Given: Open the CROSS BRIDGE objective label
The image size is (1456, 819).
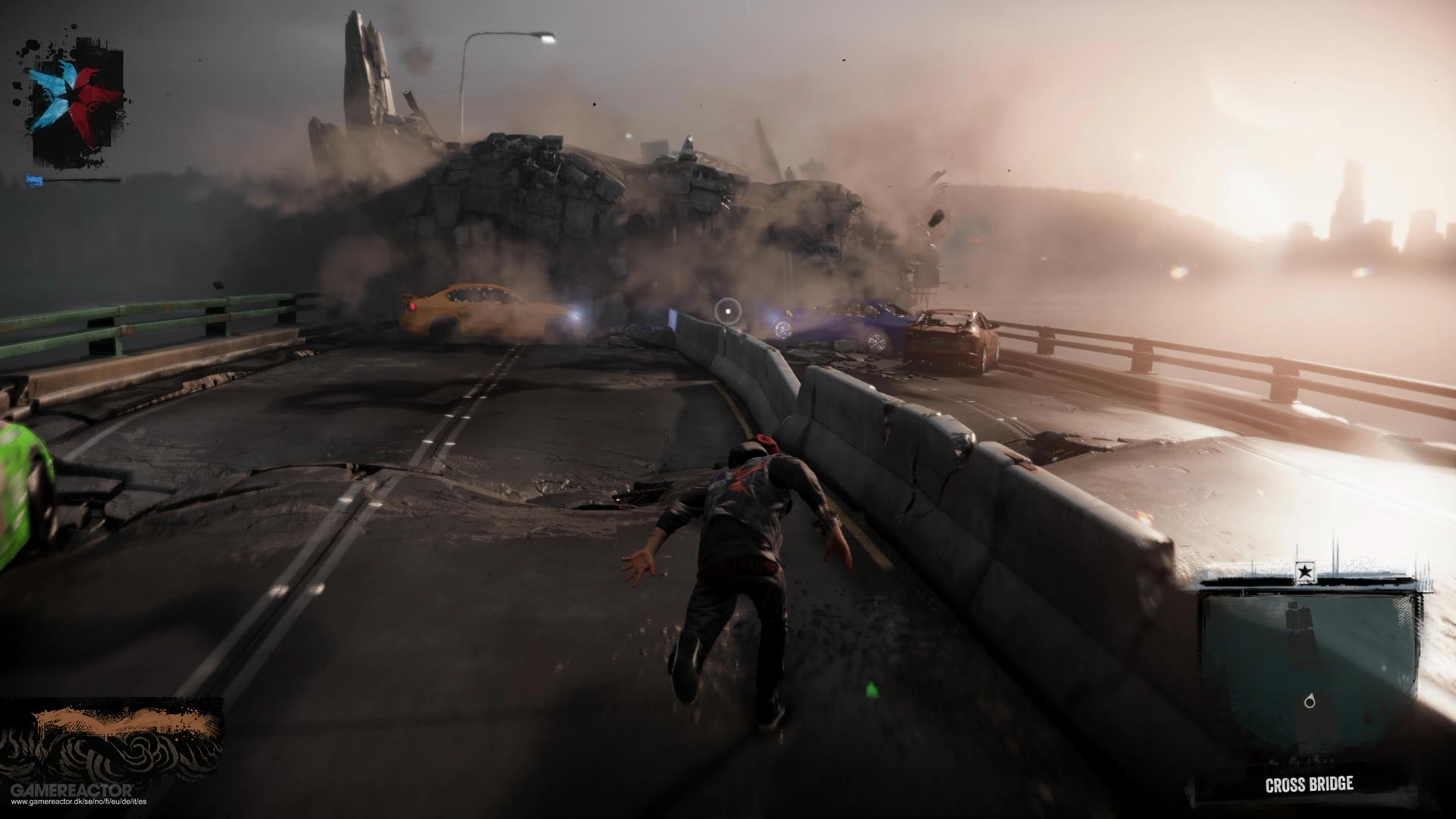Looking at the screenshot, I should pos(1310,783).
